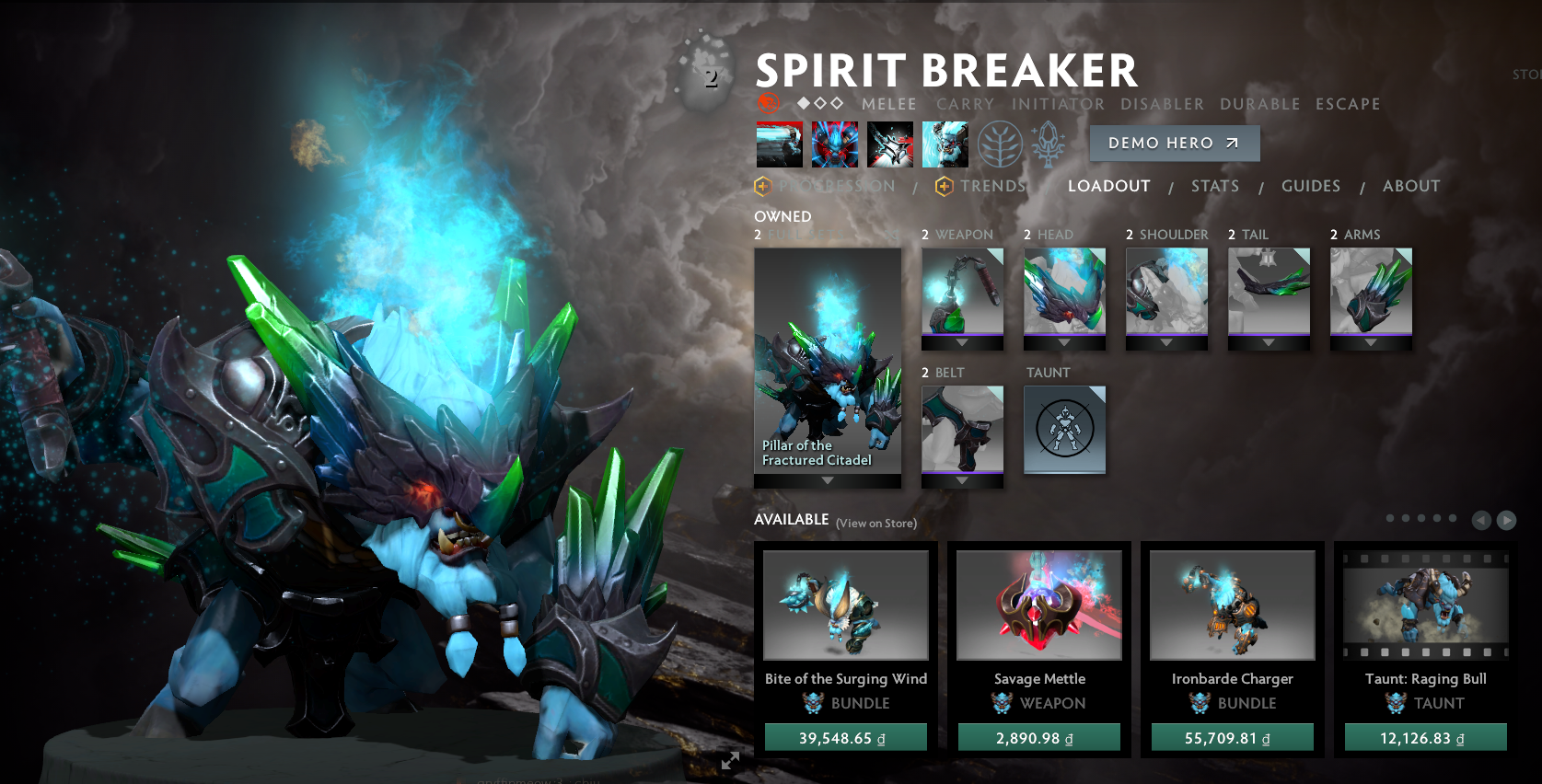Open View on Store link
Image resolution: width=1542 pixels, height=784 pixels.
point(875,523)
